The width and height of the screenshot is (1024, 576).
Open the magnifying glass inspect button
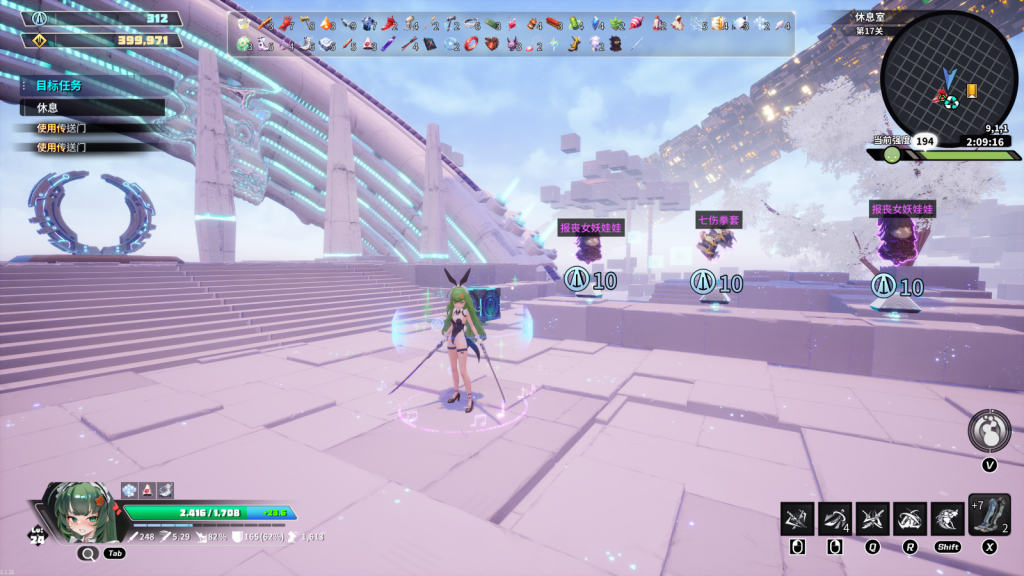pyautogui.click(x=87, y=552)
